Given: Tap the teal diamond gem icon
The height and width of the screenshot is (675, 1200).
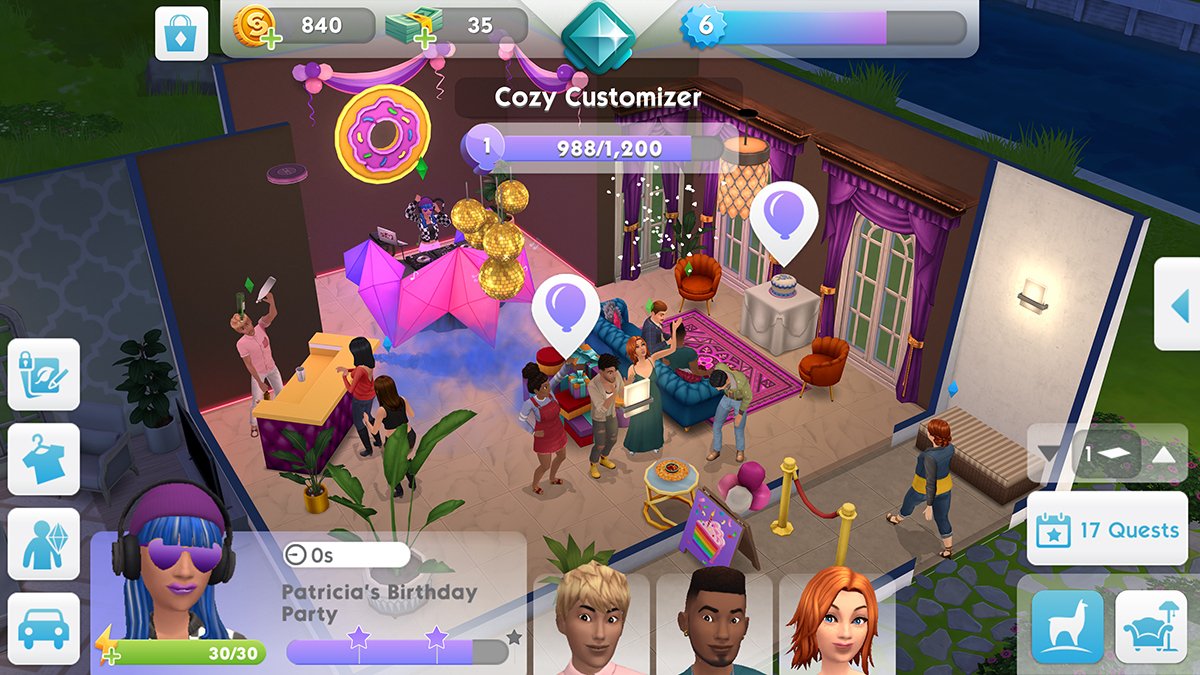Looking at the screenshot, I should click(x=598, y=35).
